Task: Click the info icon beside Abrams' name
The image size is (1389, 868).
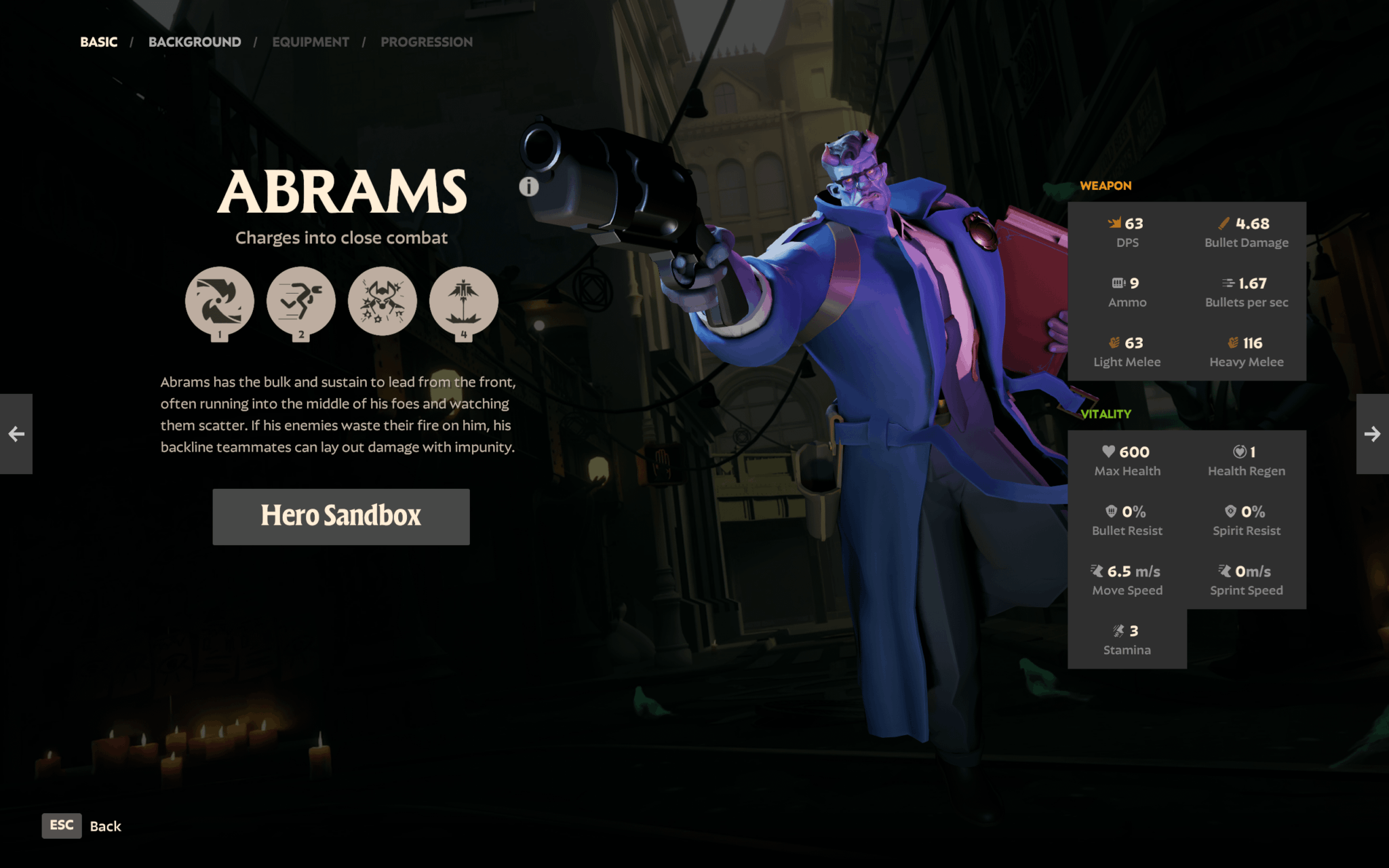Action: [x=529, y=186]
